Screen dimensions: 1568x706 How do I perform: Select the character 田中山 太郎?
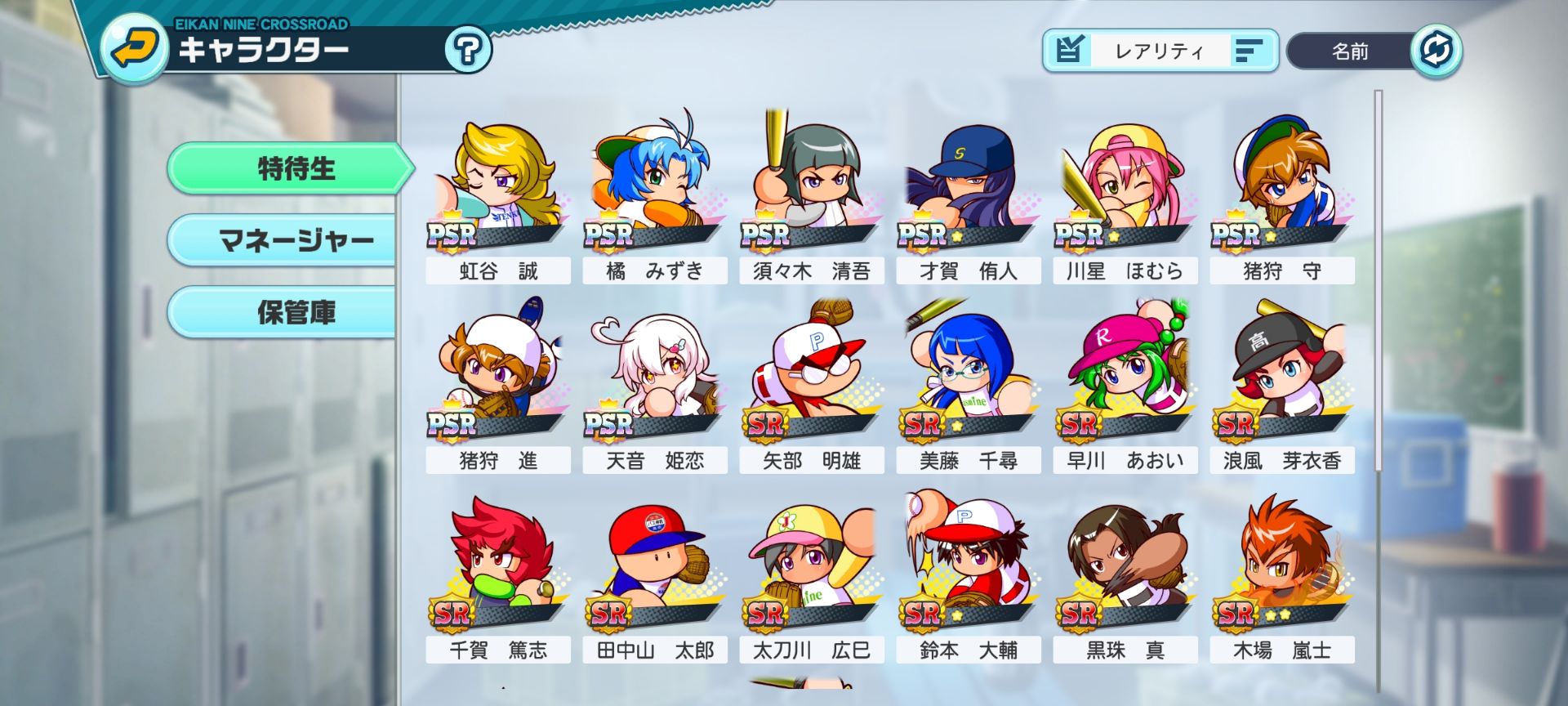pos(653,568)
